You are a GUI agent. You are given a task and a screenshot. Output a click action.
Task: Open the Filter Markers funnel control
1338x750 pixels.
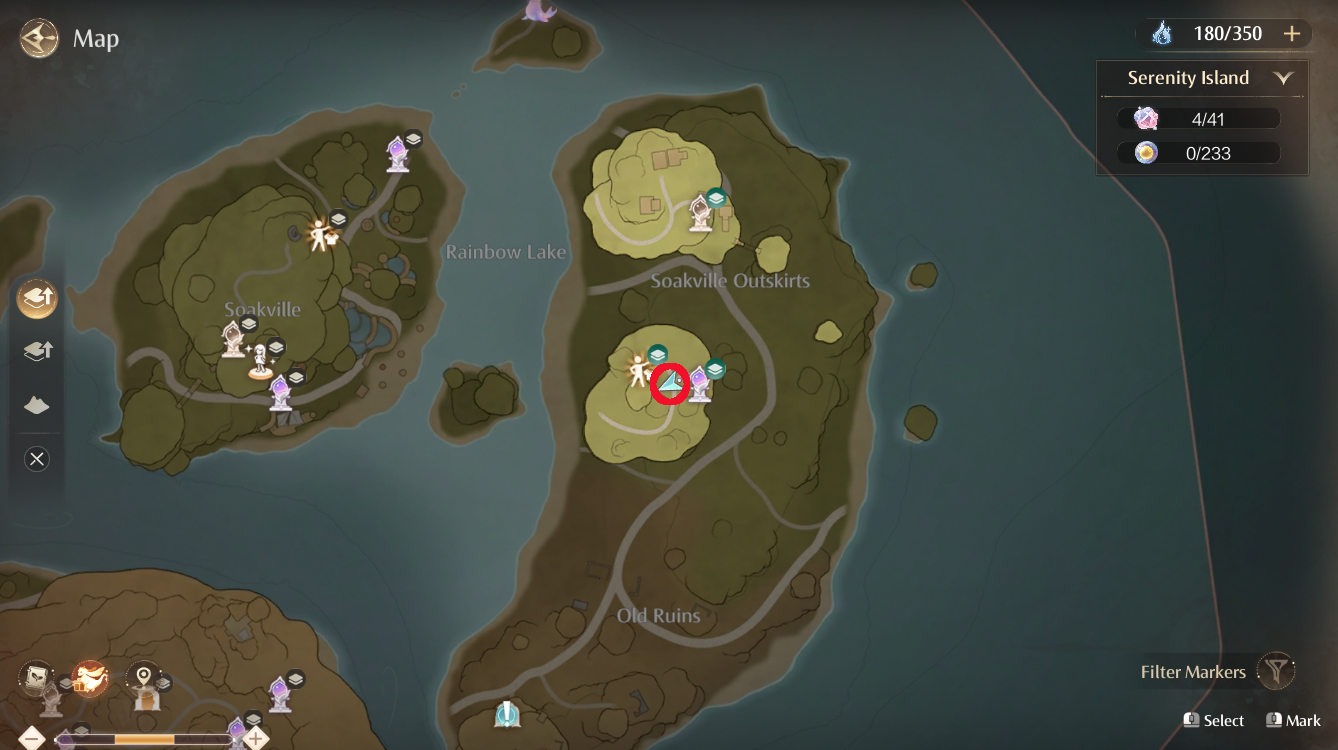1277,672
